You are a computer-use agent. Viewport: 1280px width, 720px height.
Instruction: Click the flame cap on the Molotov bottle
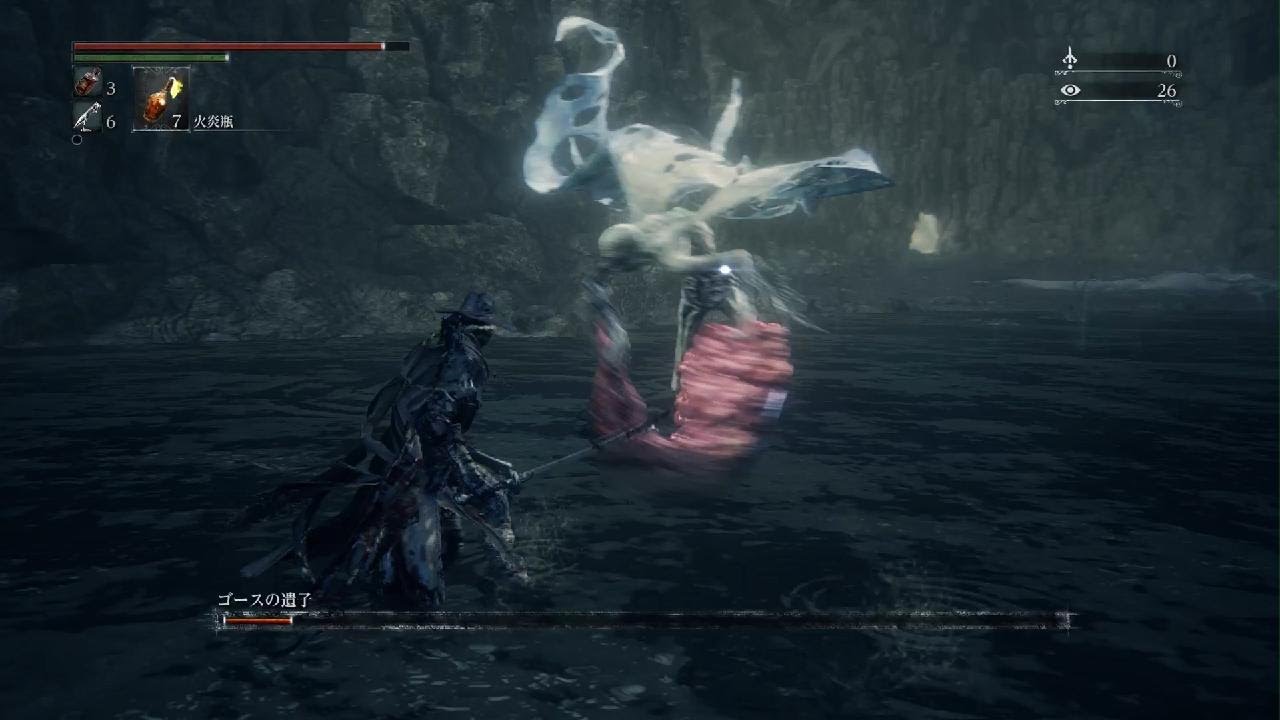[173, 84]
